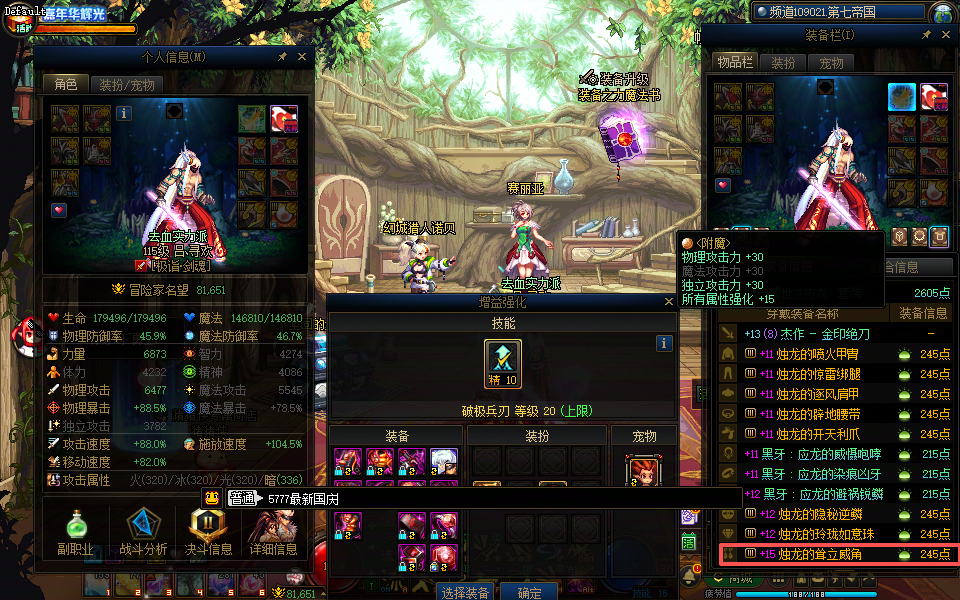Close the 增益强化 buff enhancement window
960x600 pixels.
coord(669,302)
